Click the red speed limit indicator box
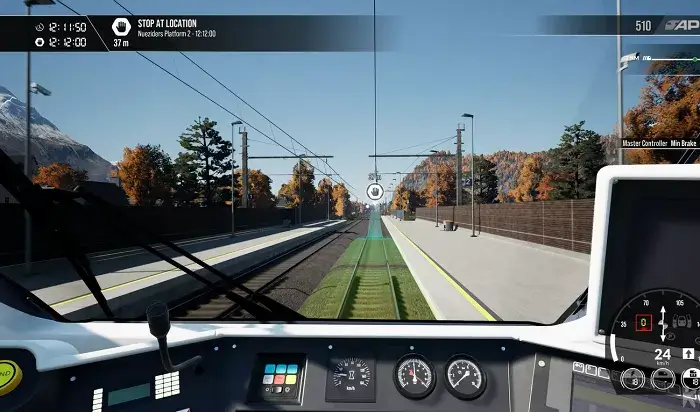The image size is (700, 412). [x=644, y=323]
